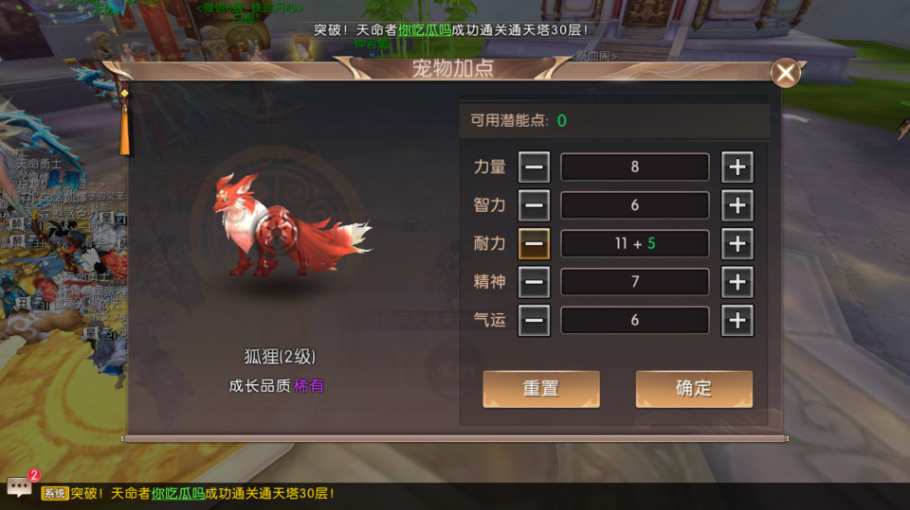
Task: Close the 宠物加点 panel
Action: [x=786, y=72]
